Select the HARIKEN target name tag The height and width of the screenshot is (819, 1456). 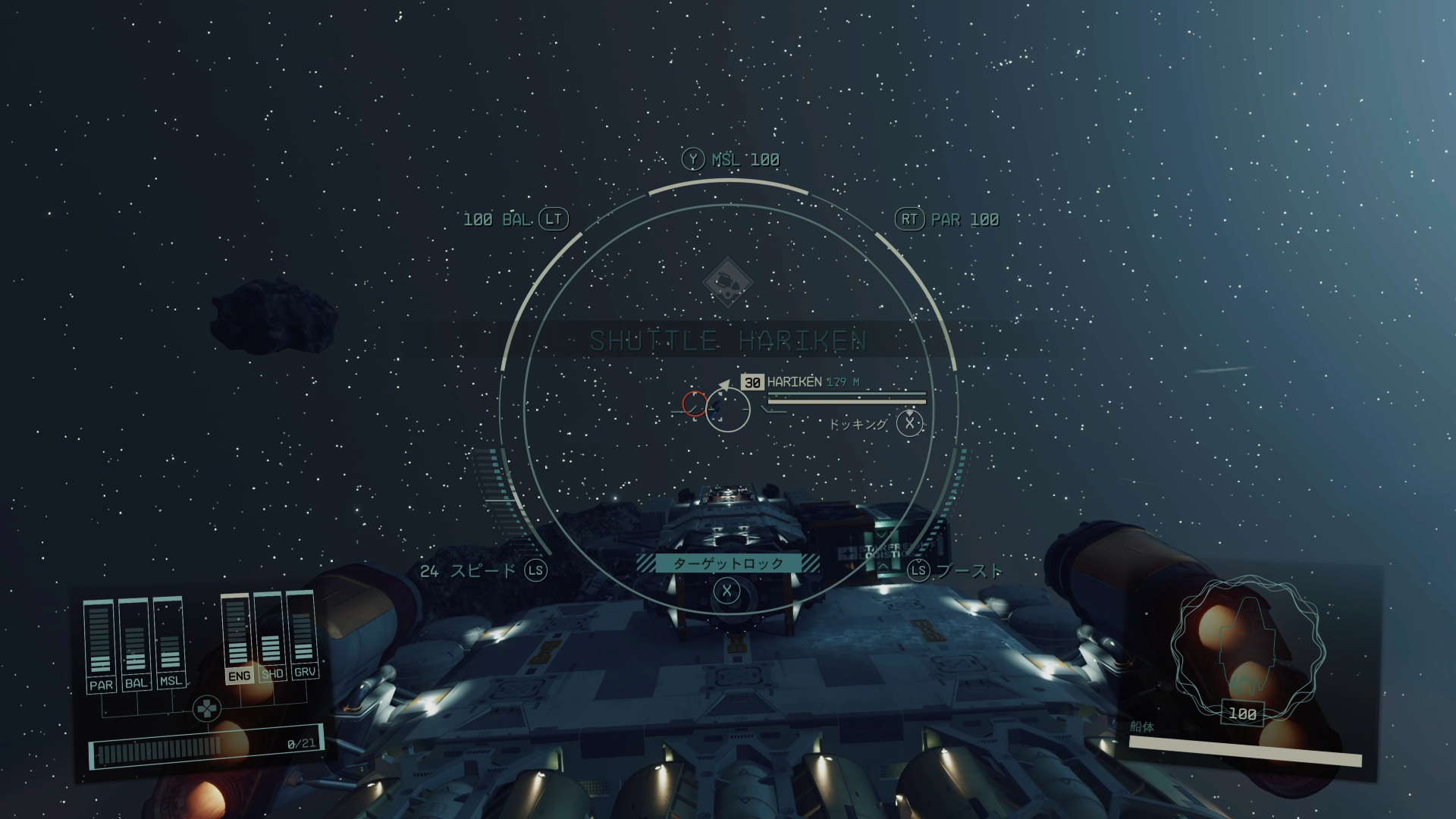[793, 382]
